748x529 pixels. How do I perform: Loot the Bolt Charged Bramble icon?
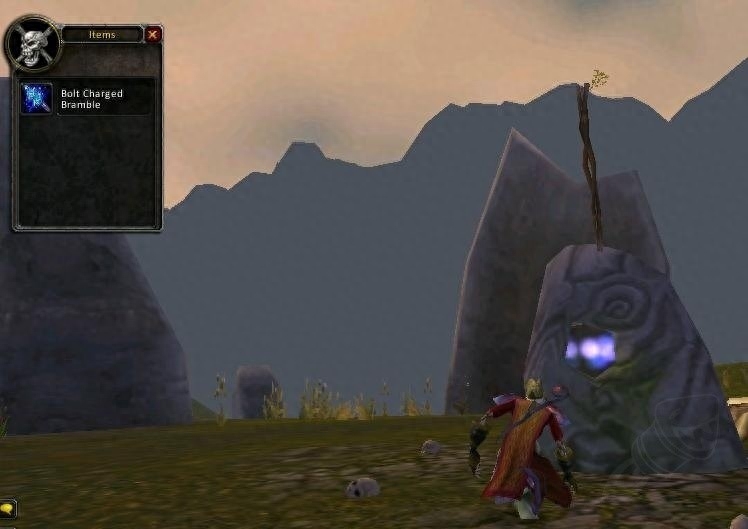[37, 98]
